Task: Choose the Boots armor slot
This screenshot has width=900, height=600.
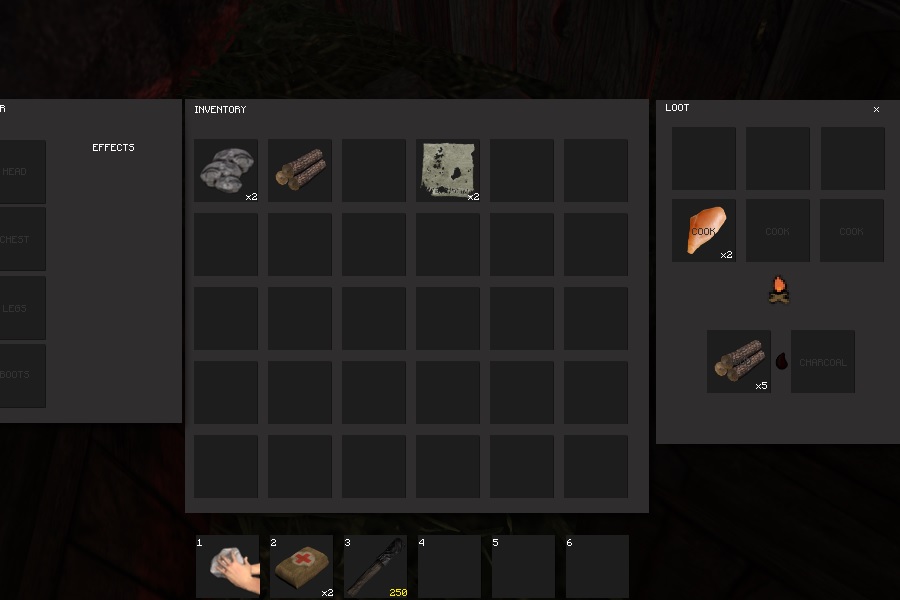Action: [20, 376]
